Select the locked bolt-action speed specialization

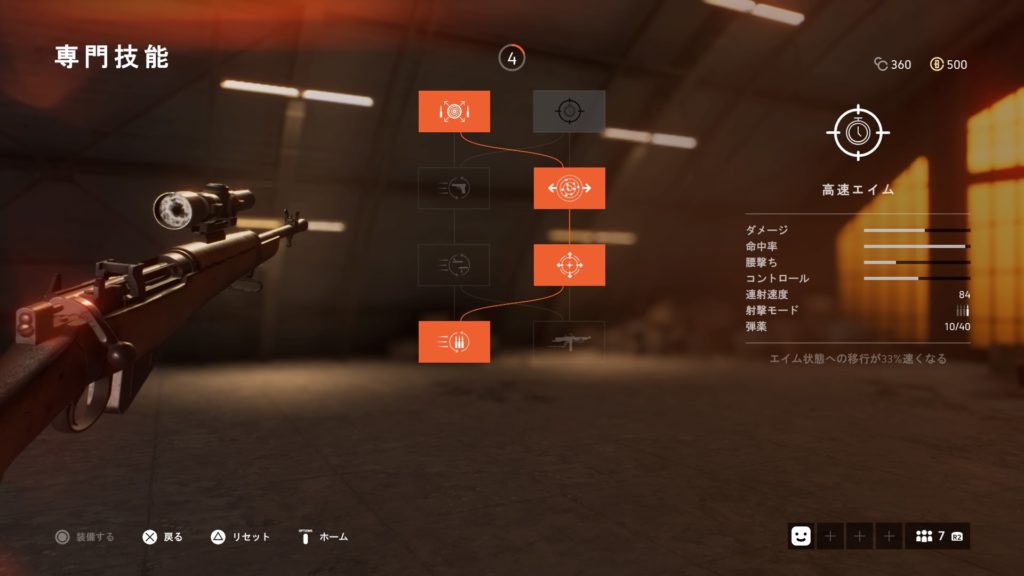tap(454, 265)
